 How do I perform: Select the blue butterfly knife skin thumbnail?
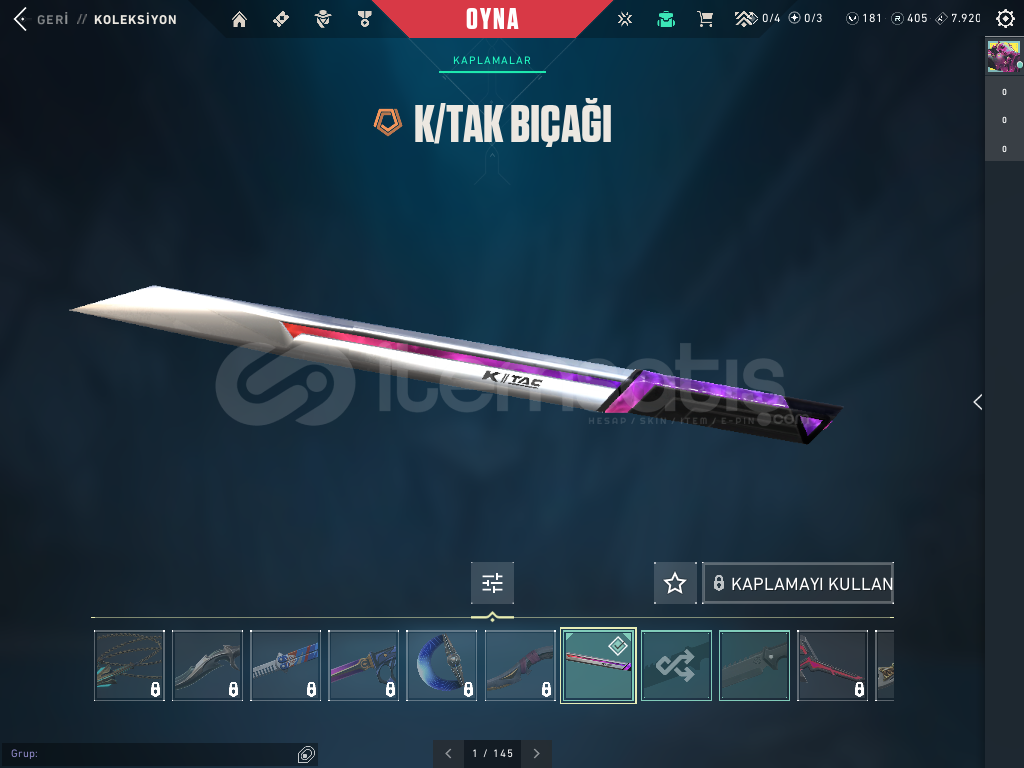click(286, 665)
